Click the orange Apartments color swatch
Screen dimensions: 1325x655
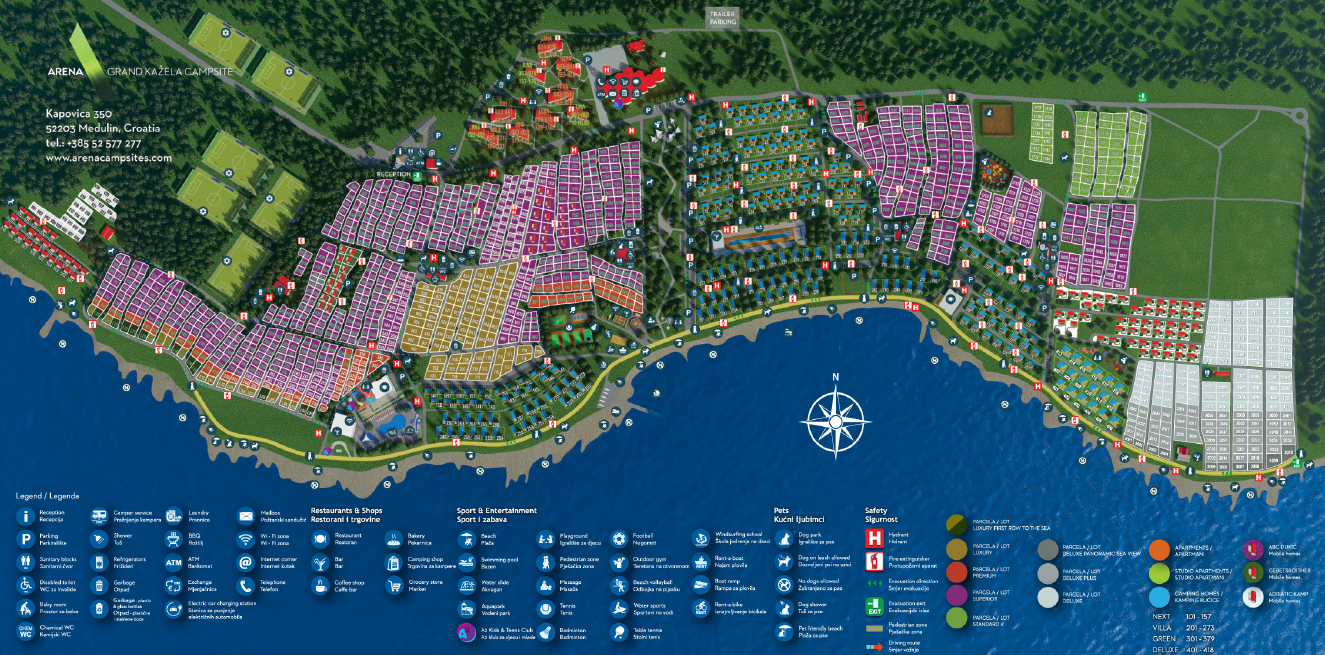coord(1159,549)
